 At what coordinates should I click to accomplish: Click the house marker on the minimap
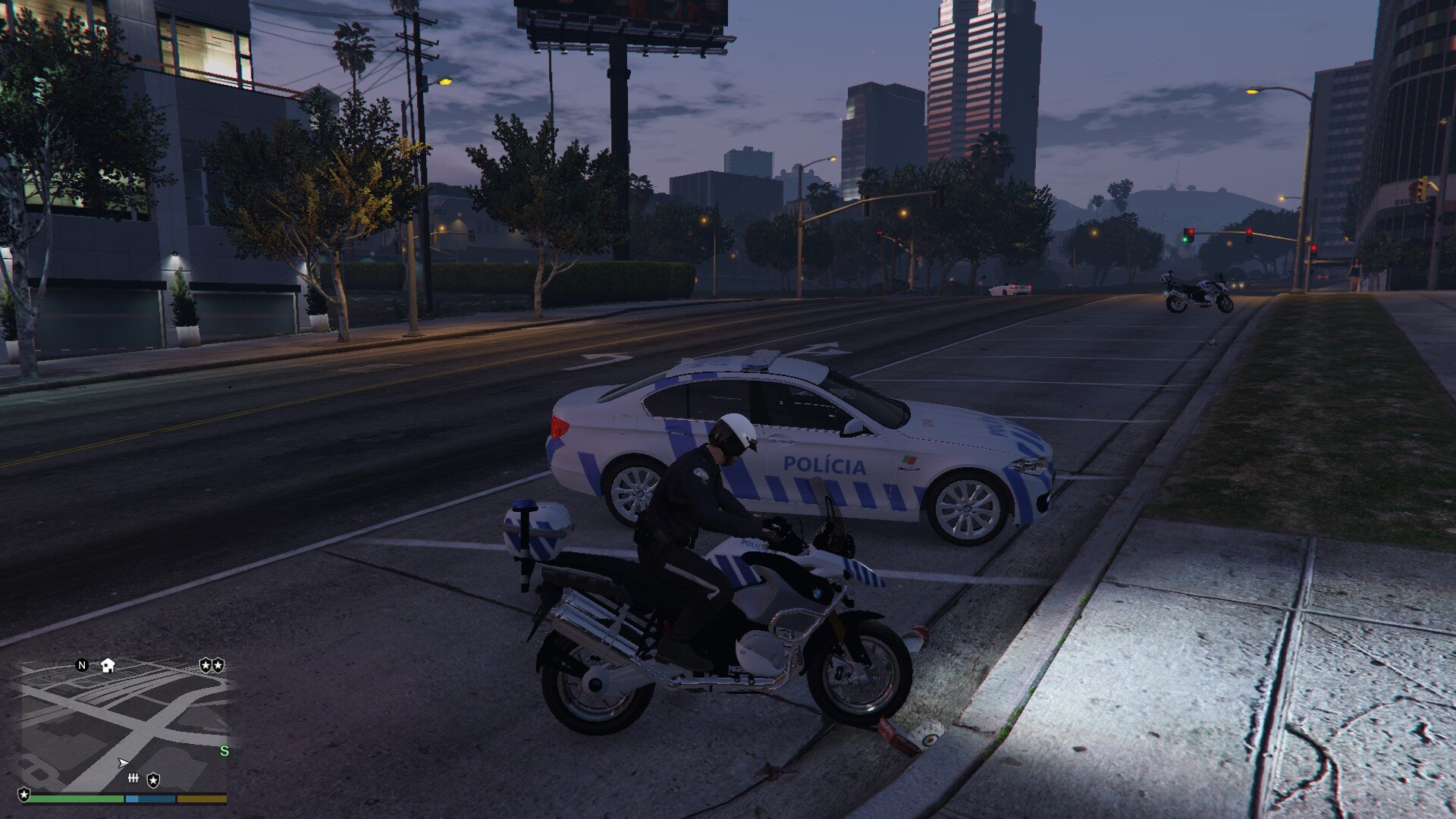(108, 665)
